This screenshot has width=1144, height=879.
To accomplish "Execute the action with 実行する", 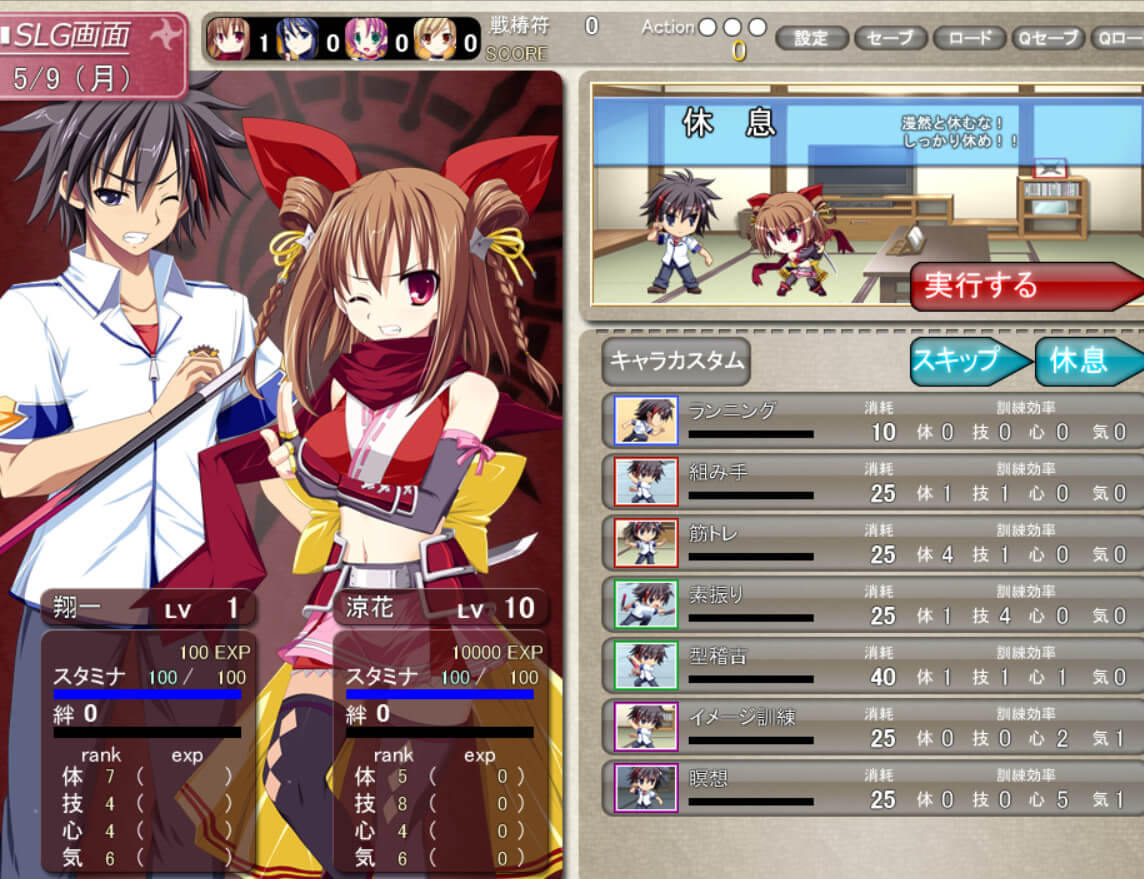I will coord(1020,286).
